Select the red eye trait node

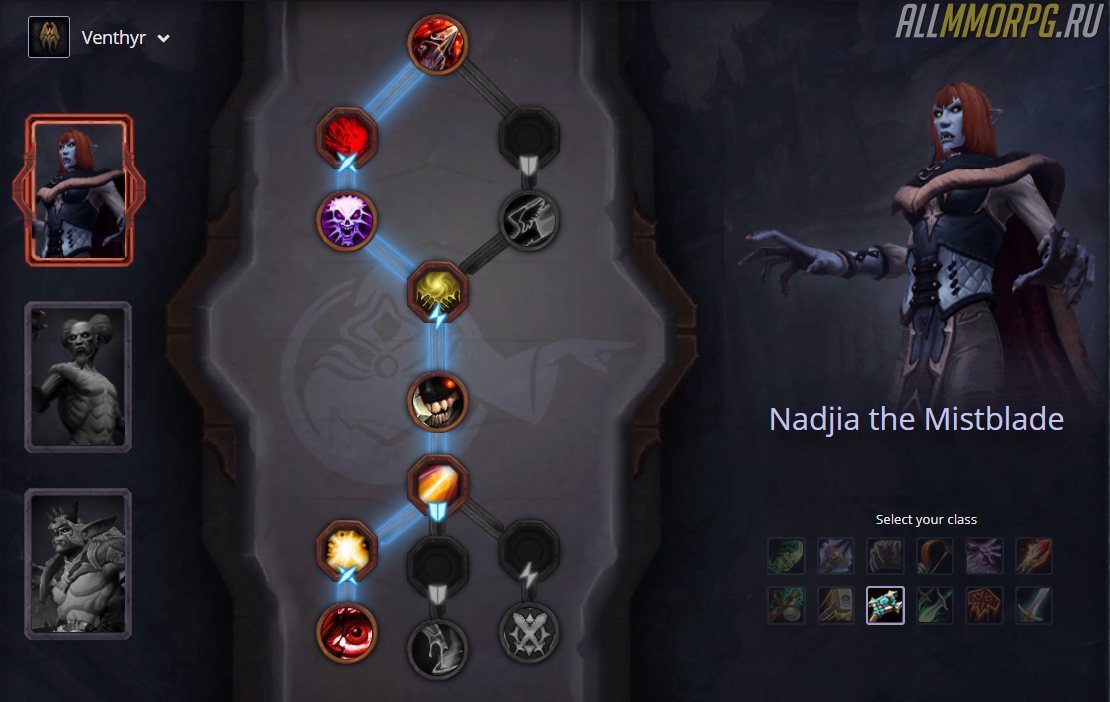tap(347, 633)
